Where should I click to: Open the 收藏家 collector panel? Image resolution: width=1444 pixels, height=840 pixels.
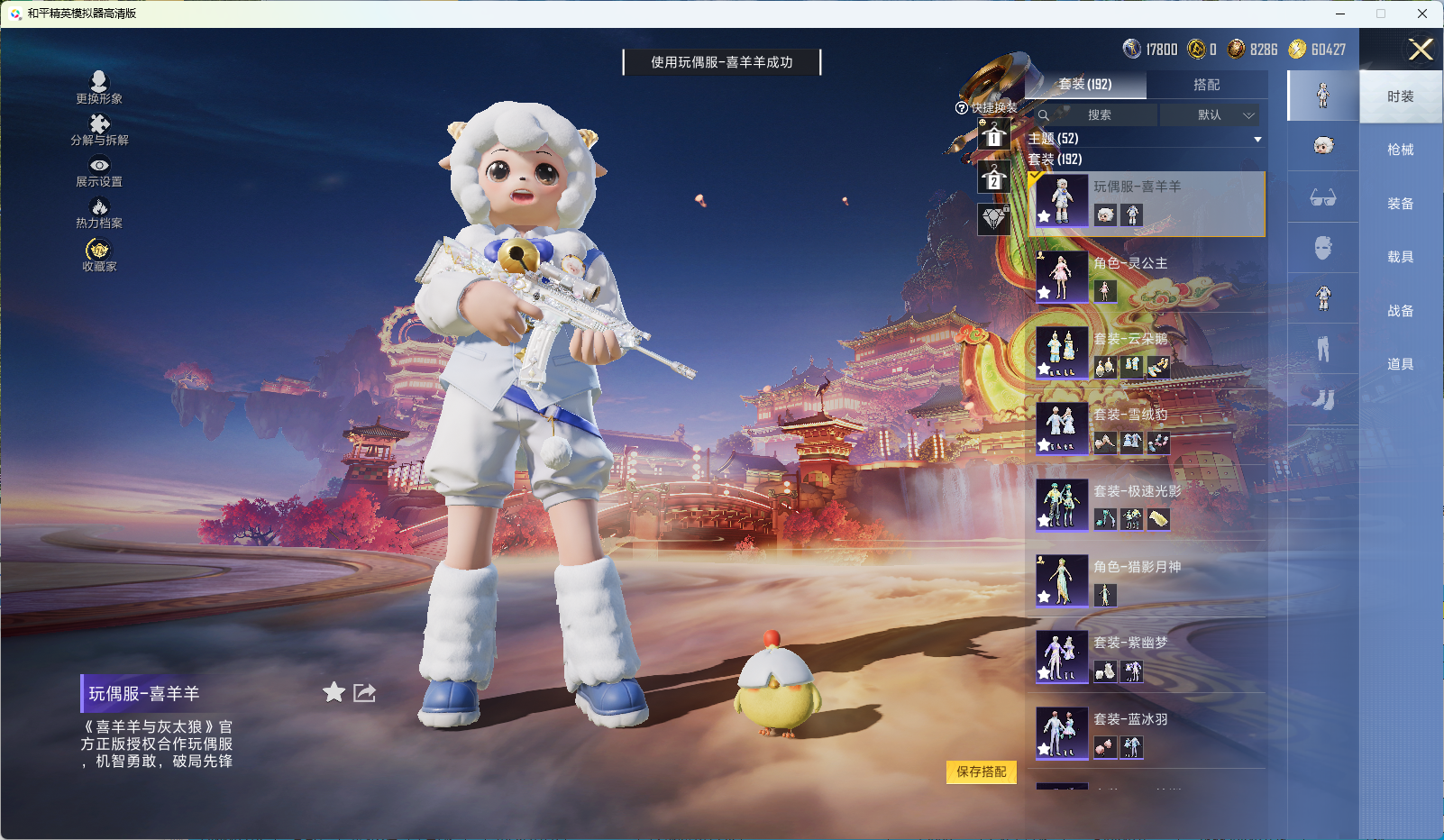99,253
